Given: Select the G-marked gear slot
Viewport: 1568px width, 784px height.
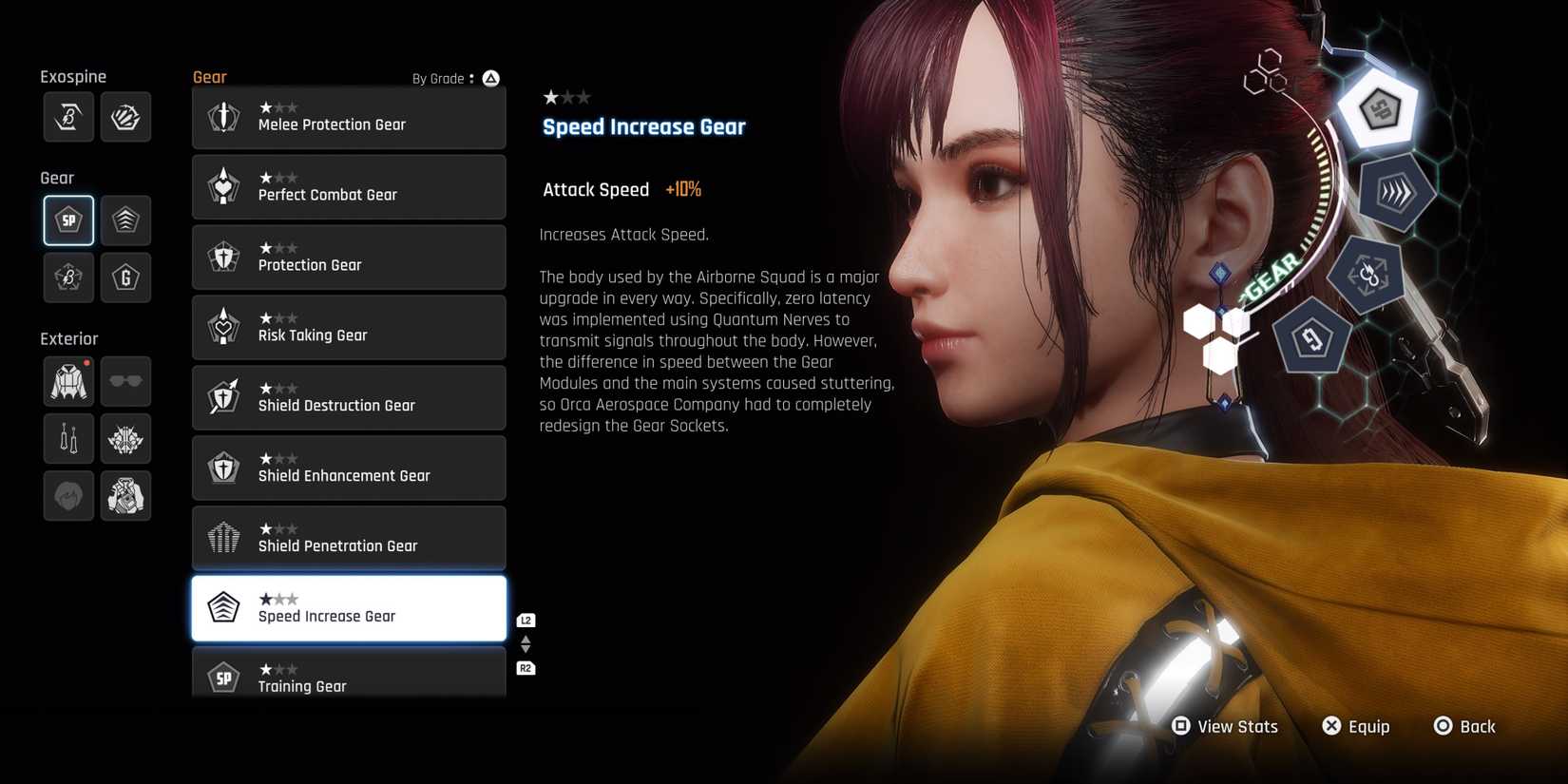Looking at the screenshot, I should [x=125, y=277].
